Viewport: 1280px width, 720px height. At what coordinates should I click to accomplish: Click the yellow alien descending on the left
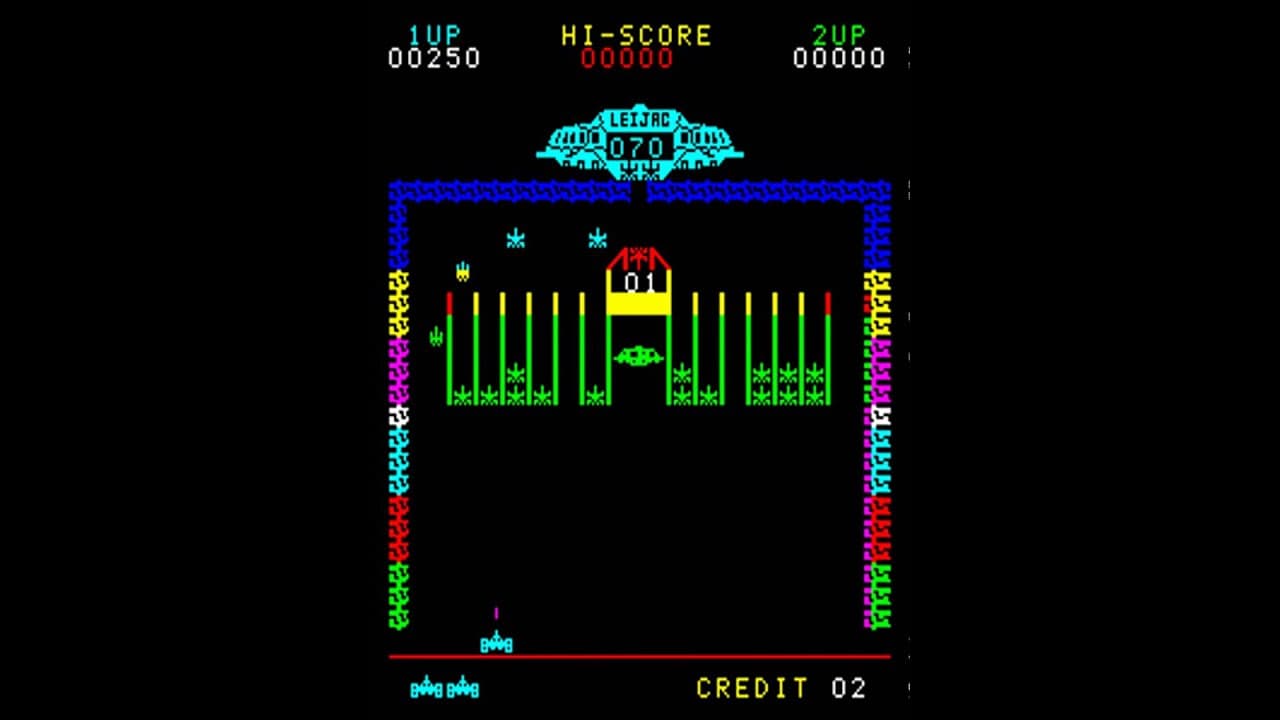click(x=462, y=272)
